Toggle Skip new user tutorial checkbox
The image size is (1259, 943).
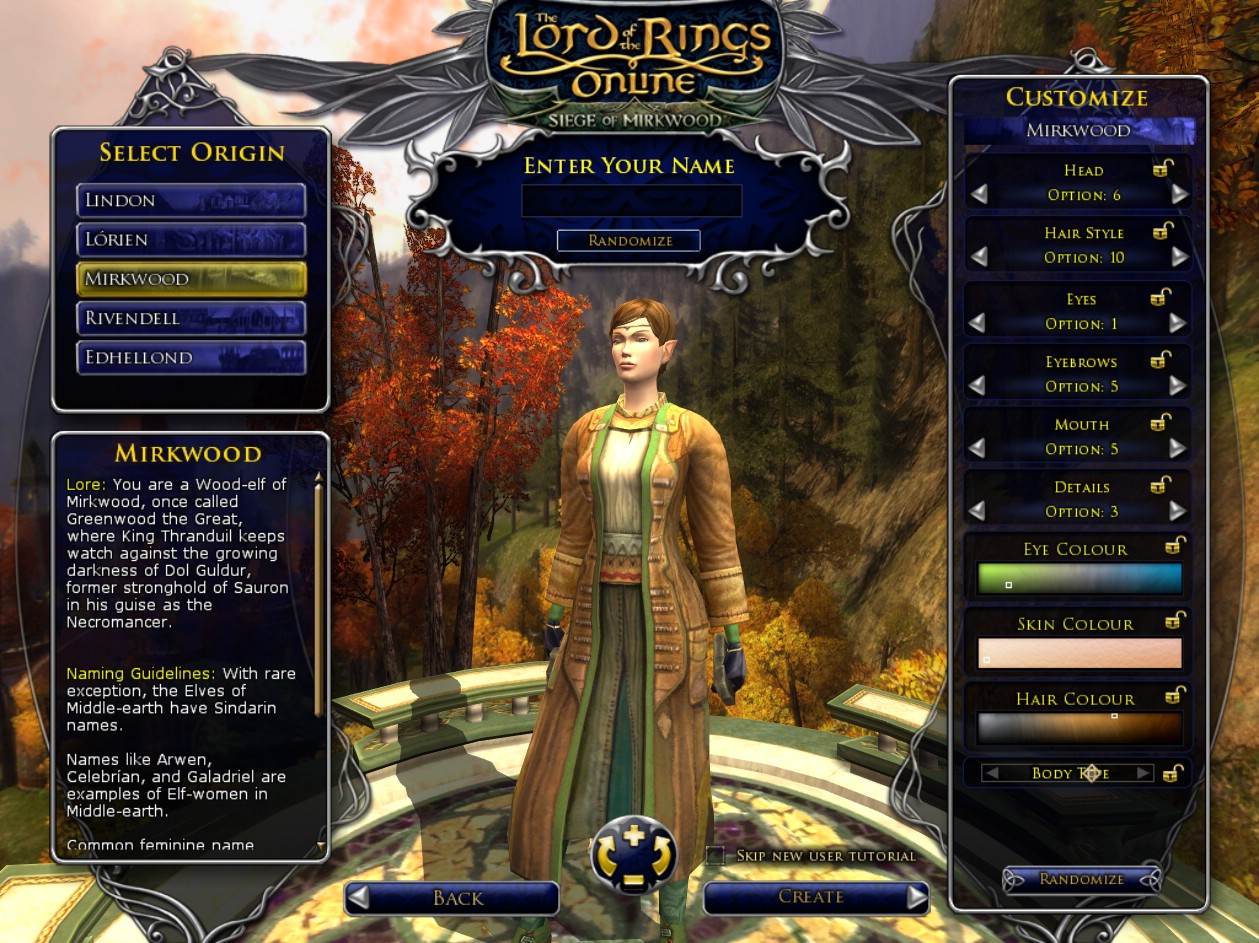(715, 855)
